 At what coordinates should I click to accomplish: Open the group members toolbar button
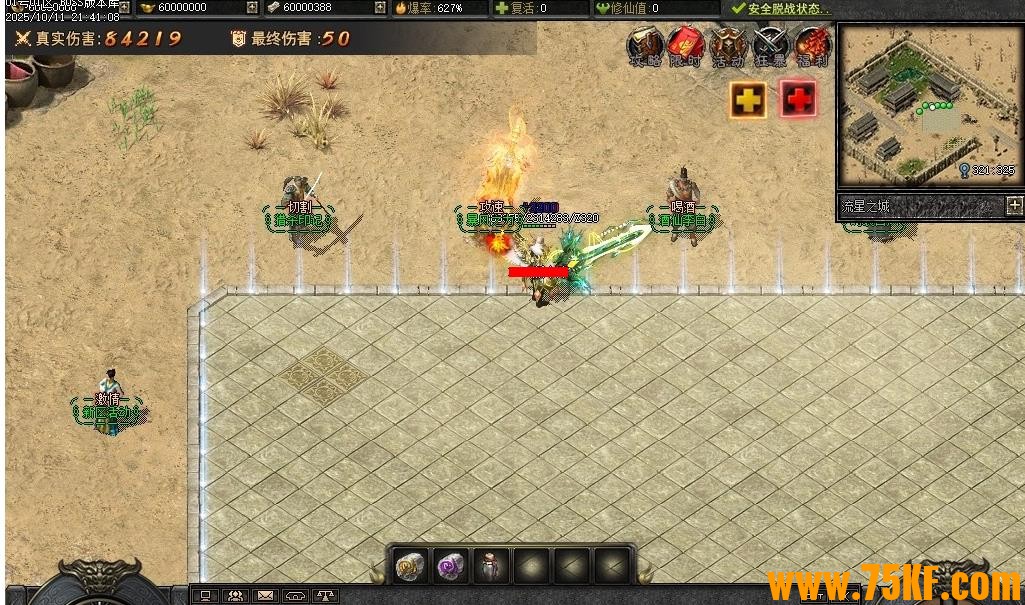click(x=235, y=595)
